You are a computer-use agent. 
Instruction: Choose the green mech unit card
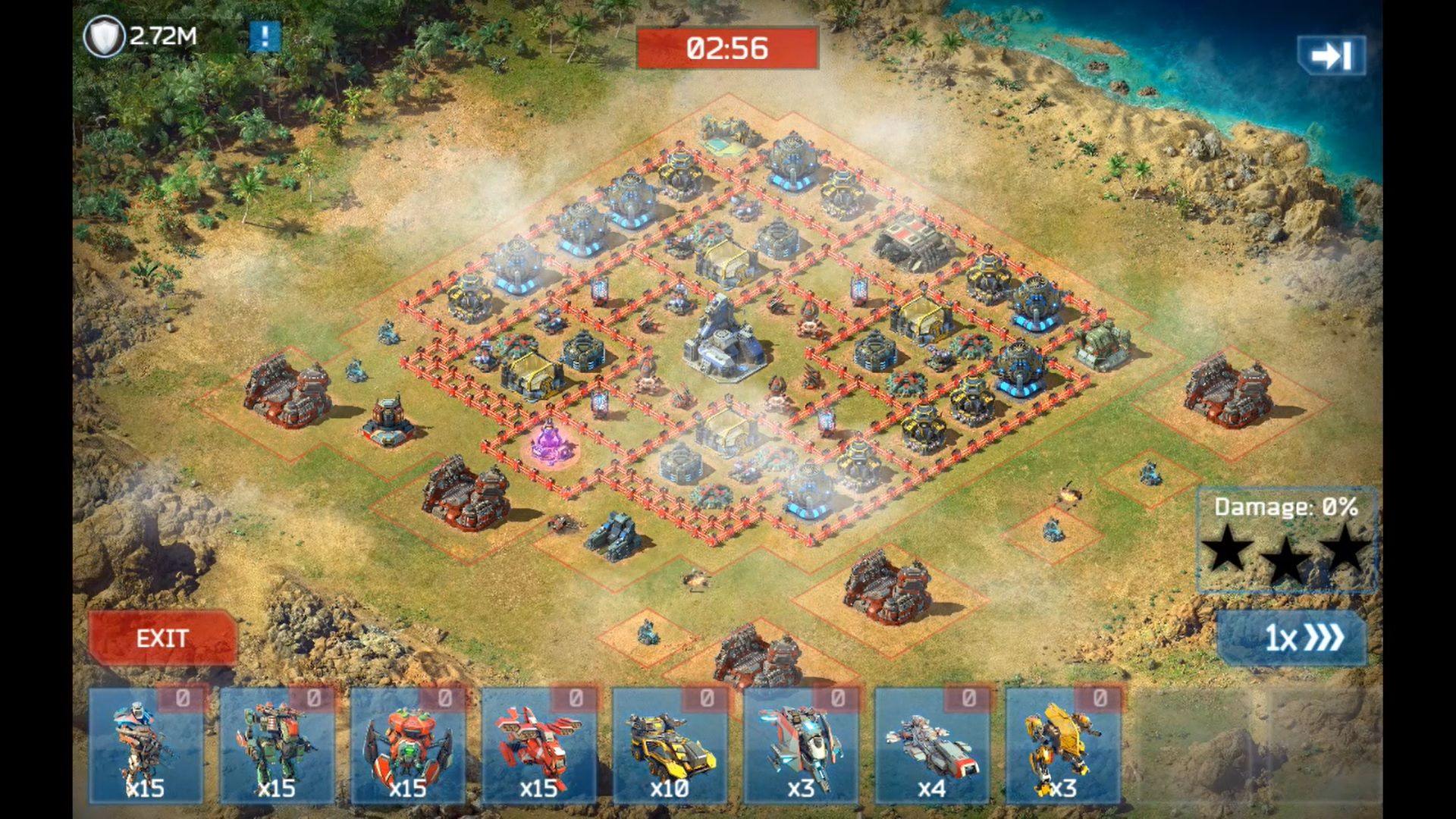point(277,745)
